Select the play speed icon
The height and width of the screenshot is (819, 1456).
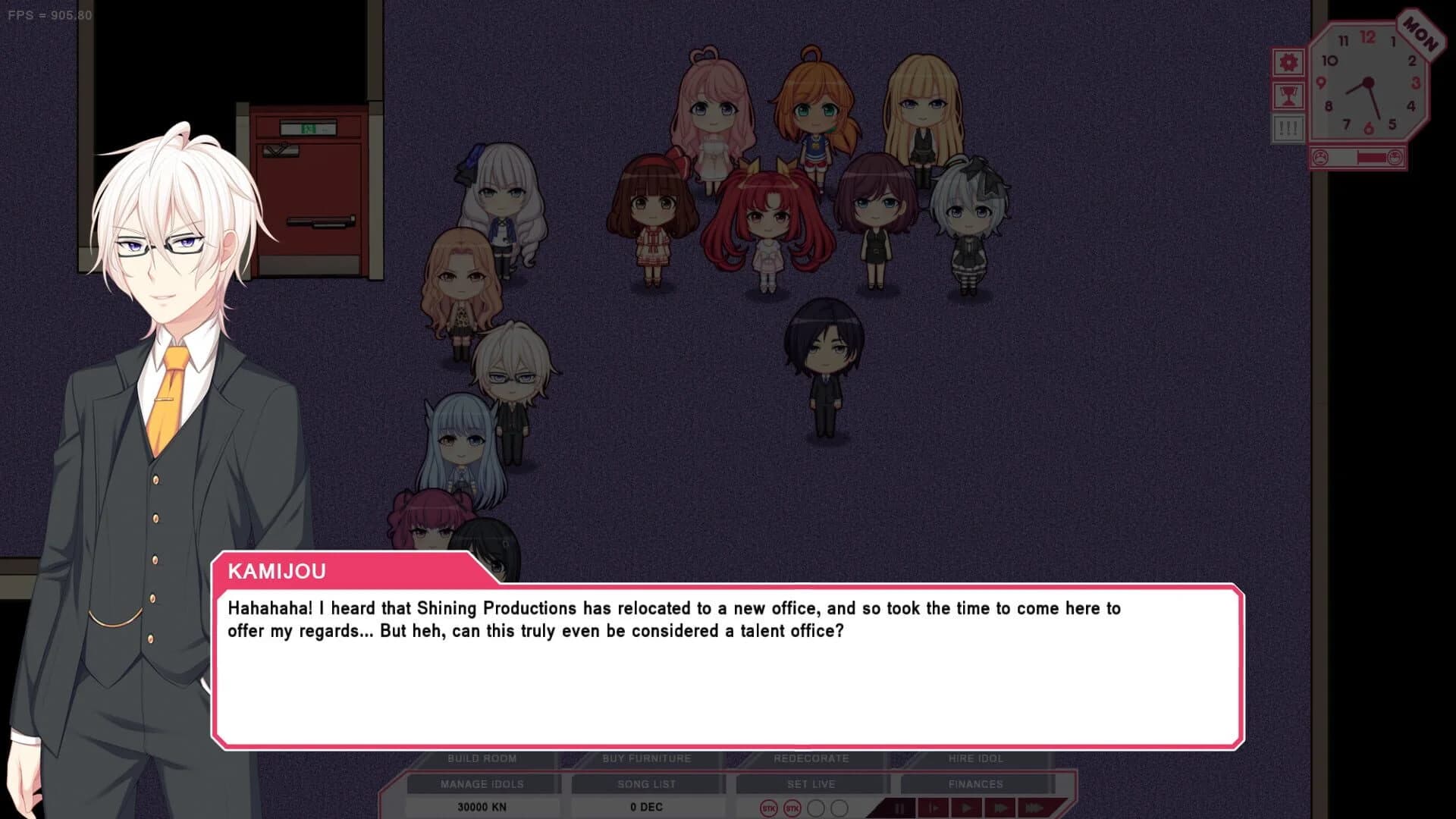pos(967,808)
